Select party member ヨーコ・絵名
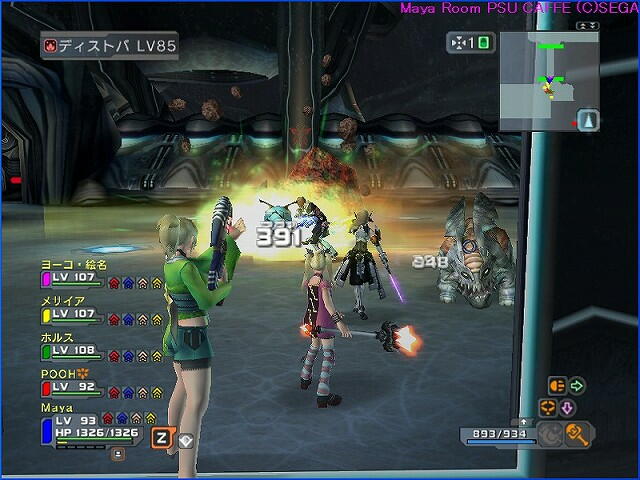Viewport: 640px width, 480px height. pyautogui.click(x=74, y=272)
